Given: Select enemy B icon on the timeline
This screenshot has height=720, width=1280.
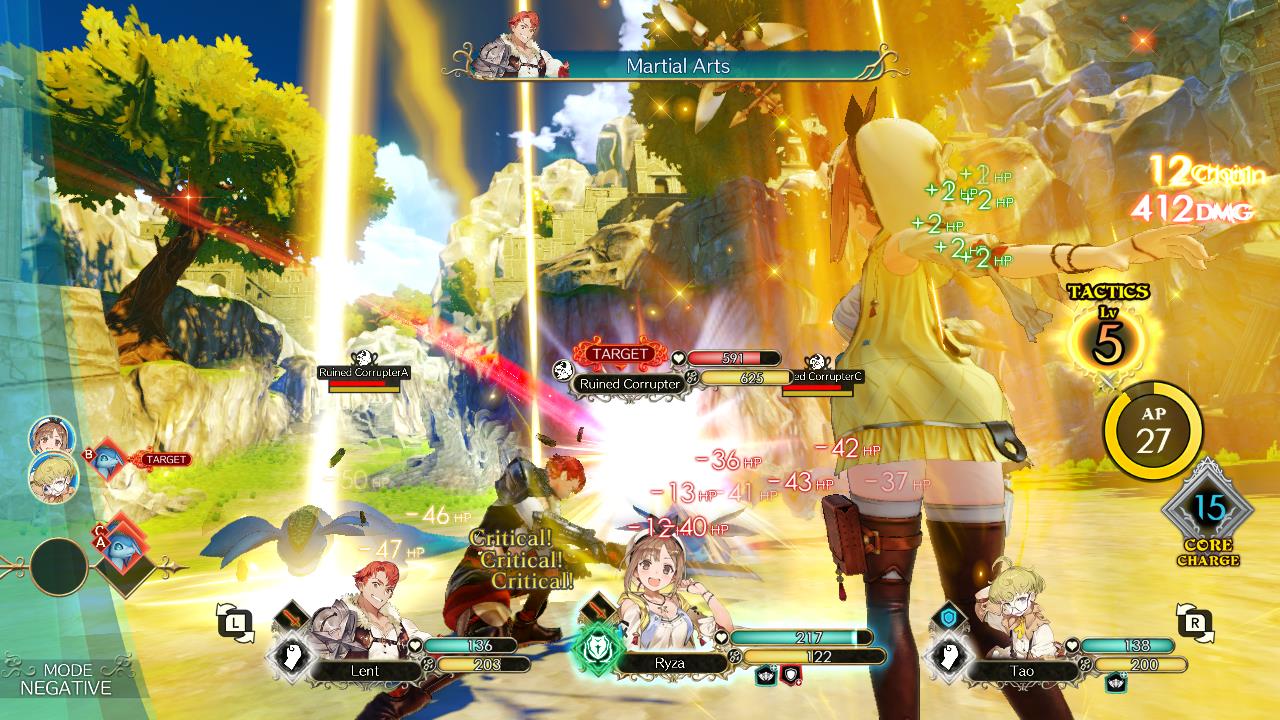Looking at the screenshot, I should click(108, 460).
